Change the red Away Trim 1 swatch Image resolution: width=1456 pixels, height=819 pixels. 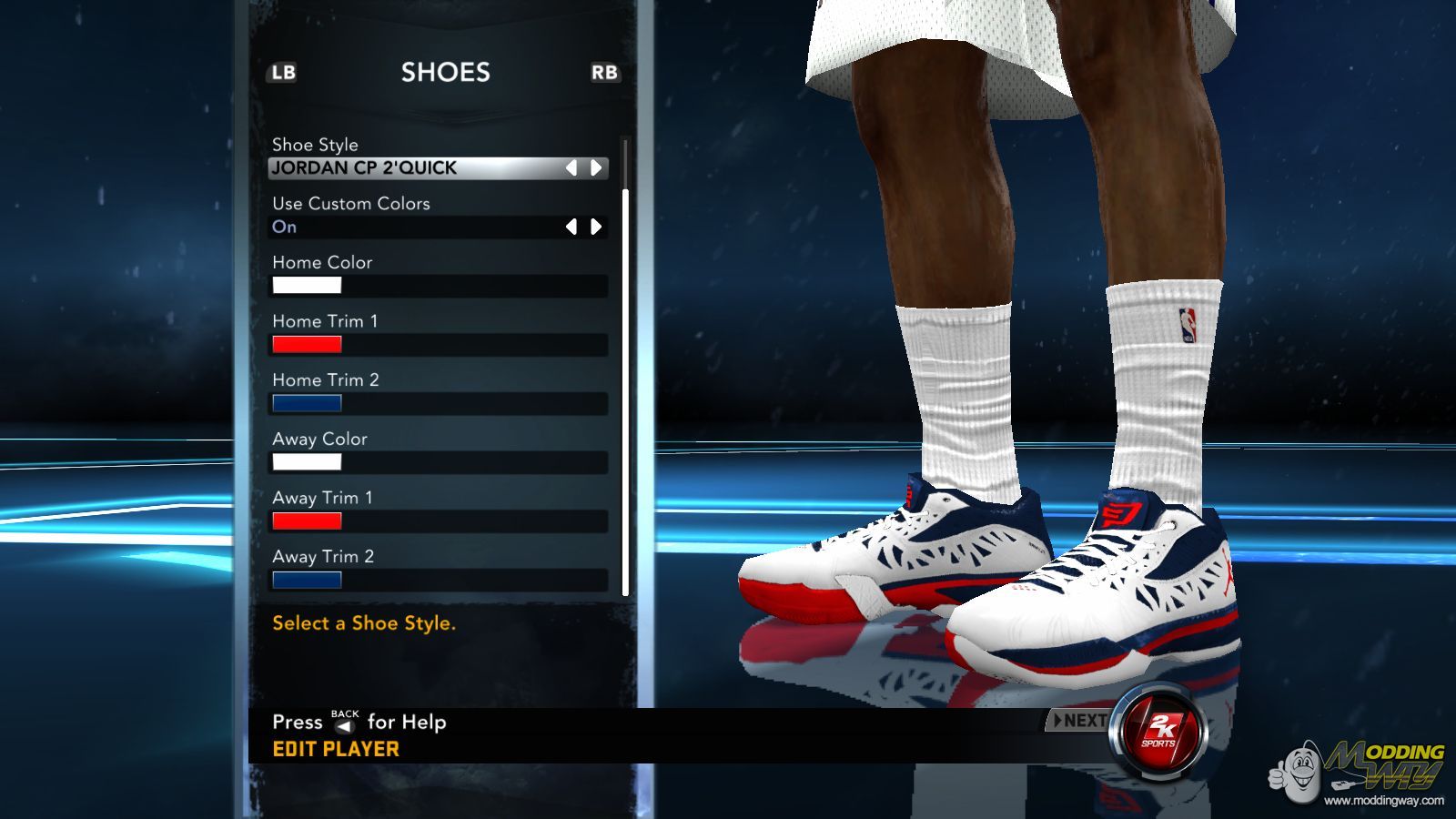(x=307, y=521)
